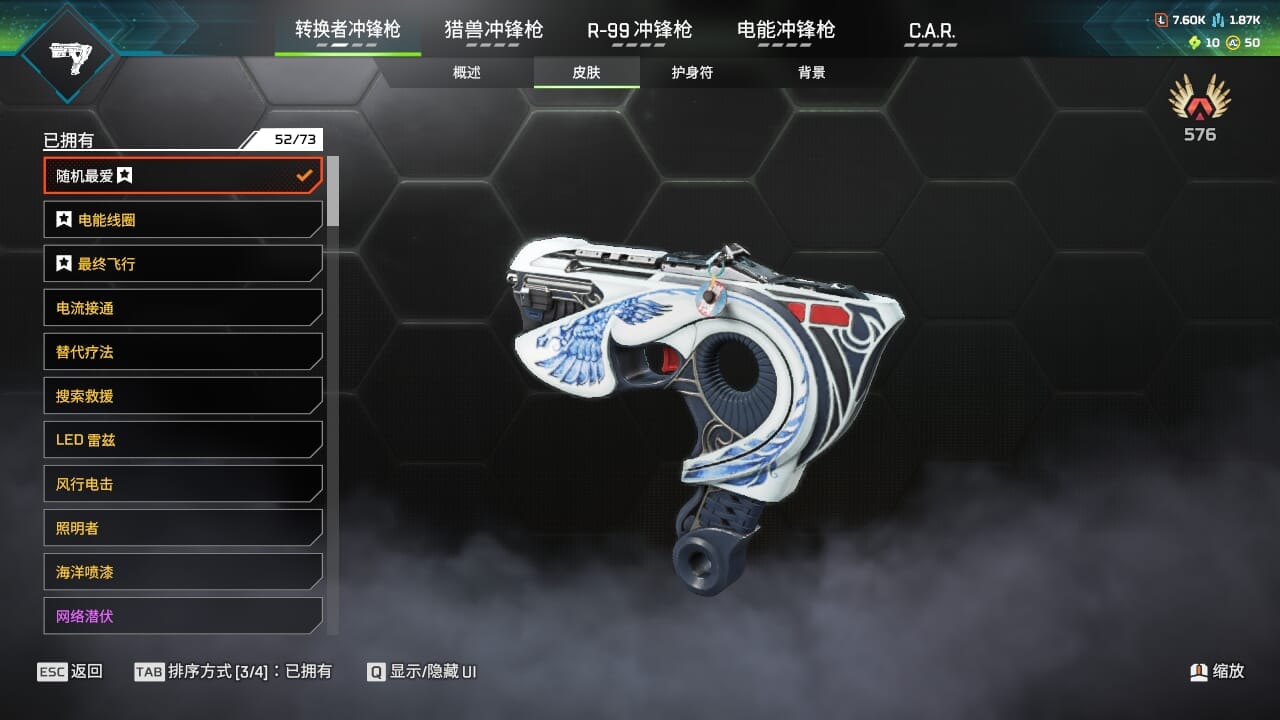
Task: Open the 概述 overview sub-tab
Action: (x=467, y=73)
